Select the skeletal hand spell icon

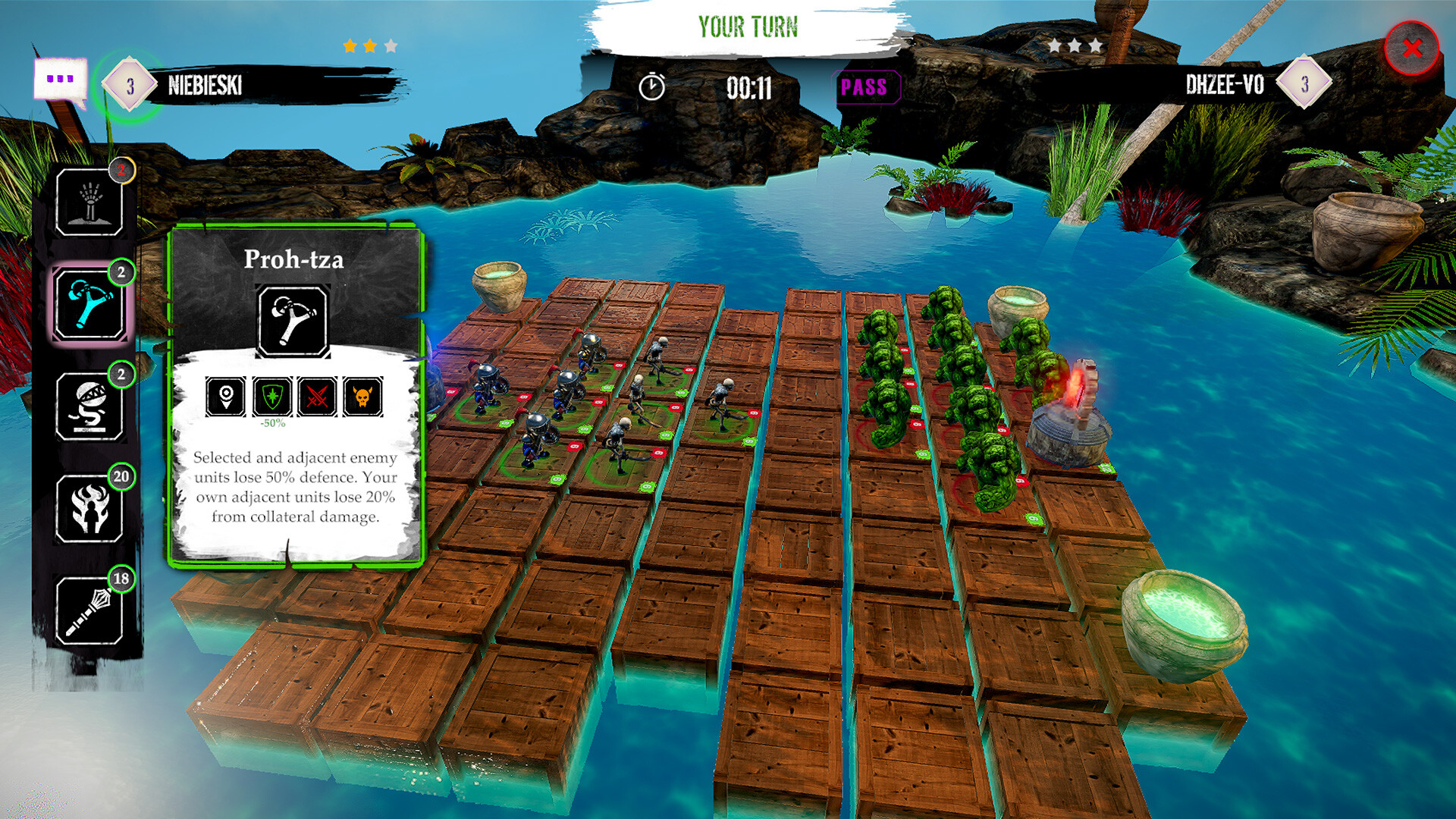tap(90, 201)
